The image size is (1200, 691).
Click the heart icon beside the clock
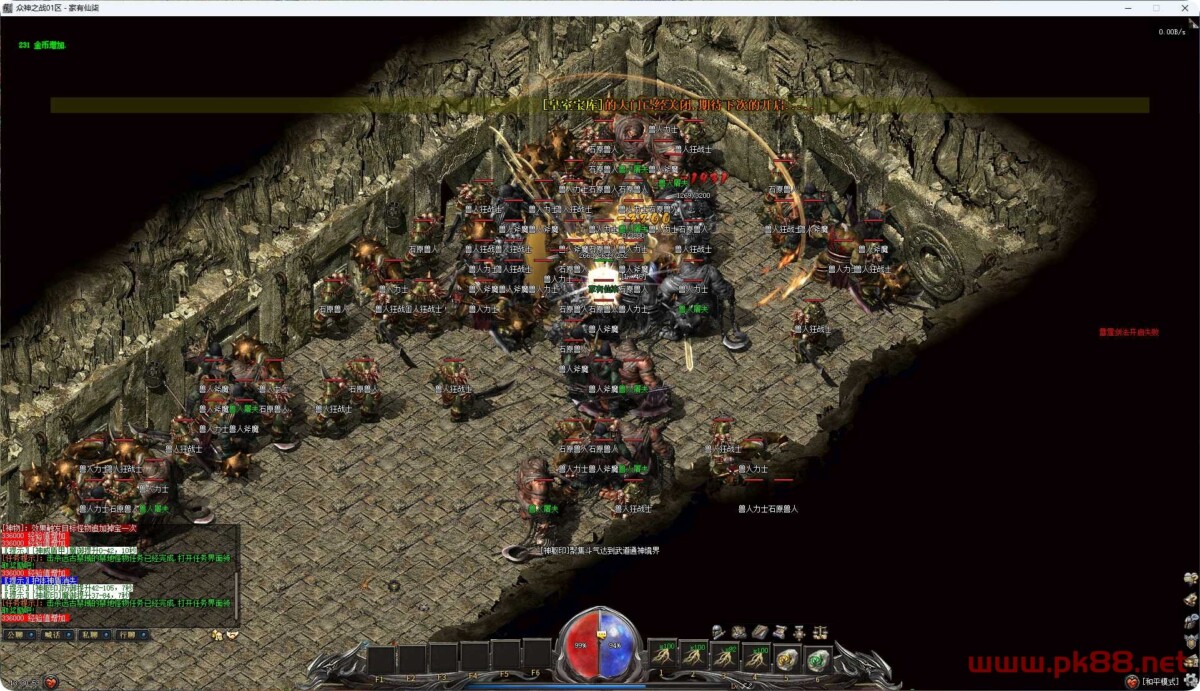51,682
